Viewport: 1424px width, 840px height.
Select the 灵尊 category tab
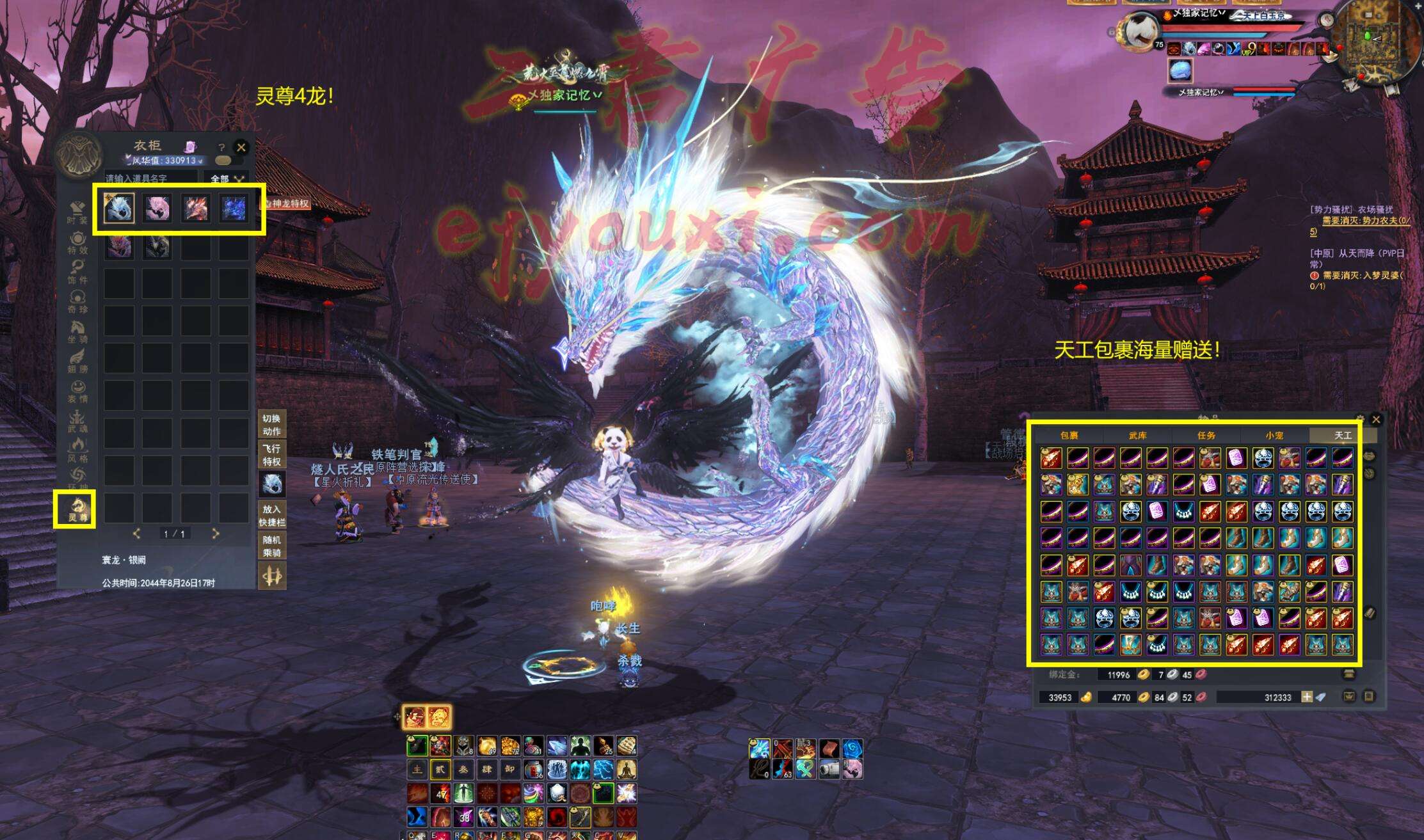pos(76,509)
